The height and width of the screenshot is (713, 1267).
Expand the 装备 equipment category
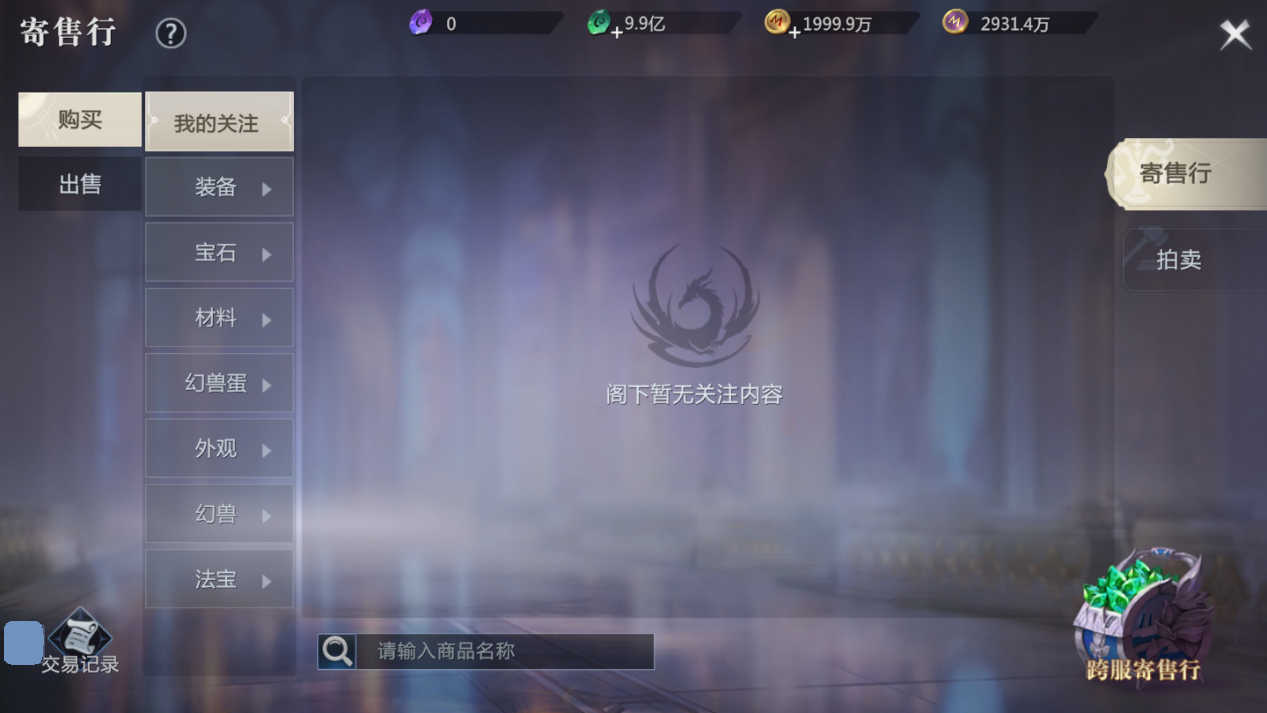[x=219, y=187]
